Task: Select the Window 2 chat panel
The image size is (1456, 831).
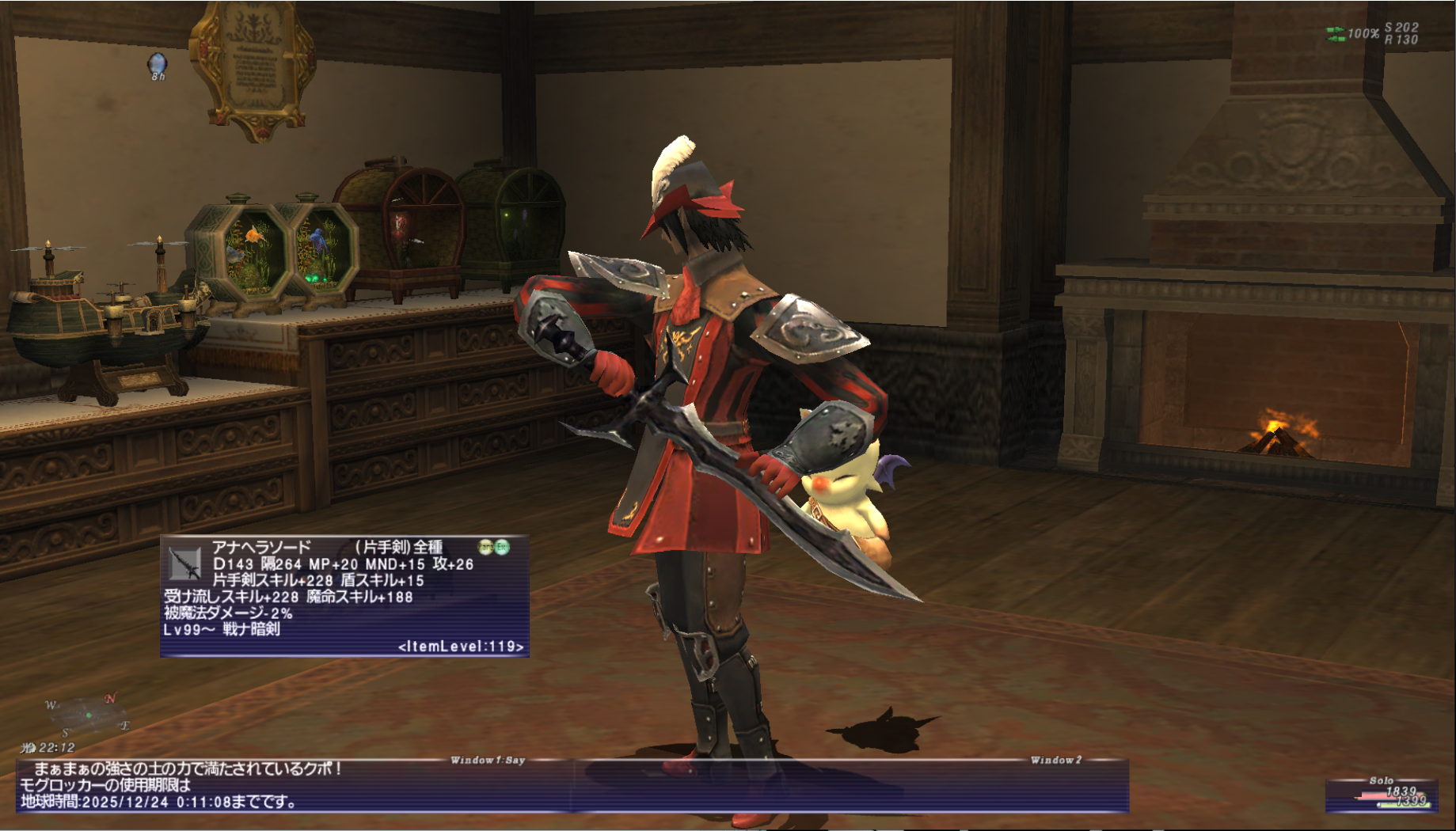Action: point(851,786)
